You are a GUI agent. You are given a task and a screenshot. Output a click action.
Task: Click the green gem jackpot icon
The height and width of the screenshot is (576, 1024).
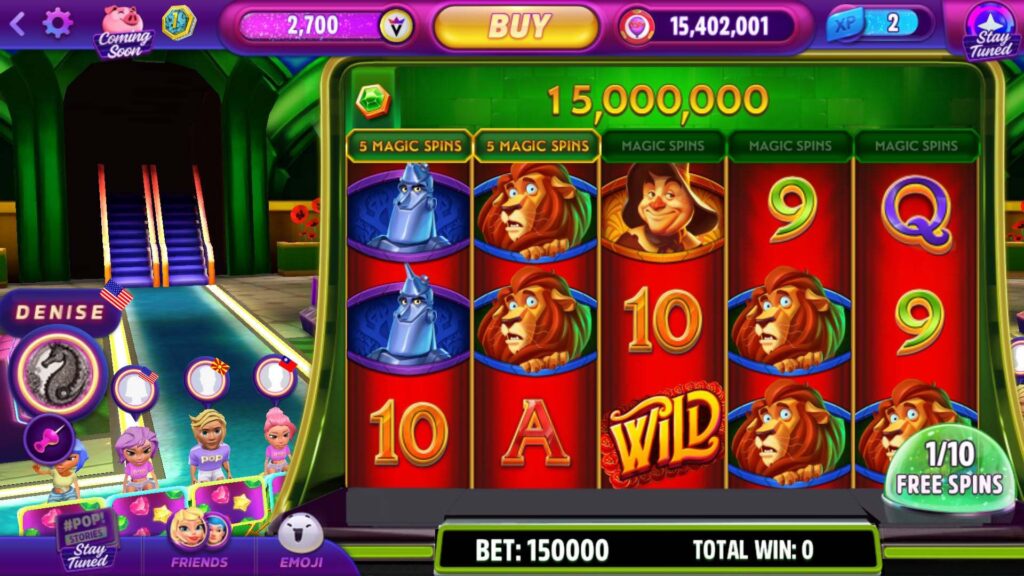coord(373,99)
